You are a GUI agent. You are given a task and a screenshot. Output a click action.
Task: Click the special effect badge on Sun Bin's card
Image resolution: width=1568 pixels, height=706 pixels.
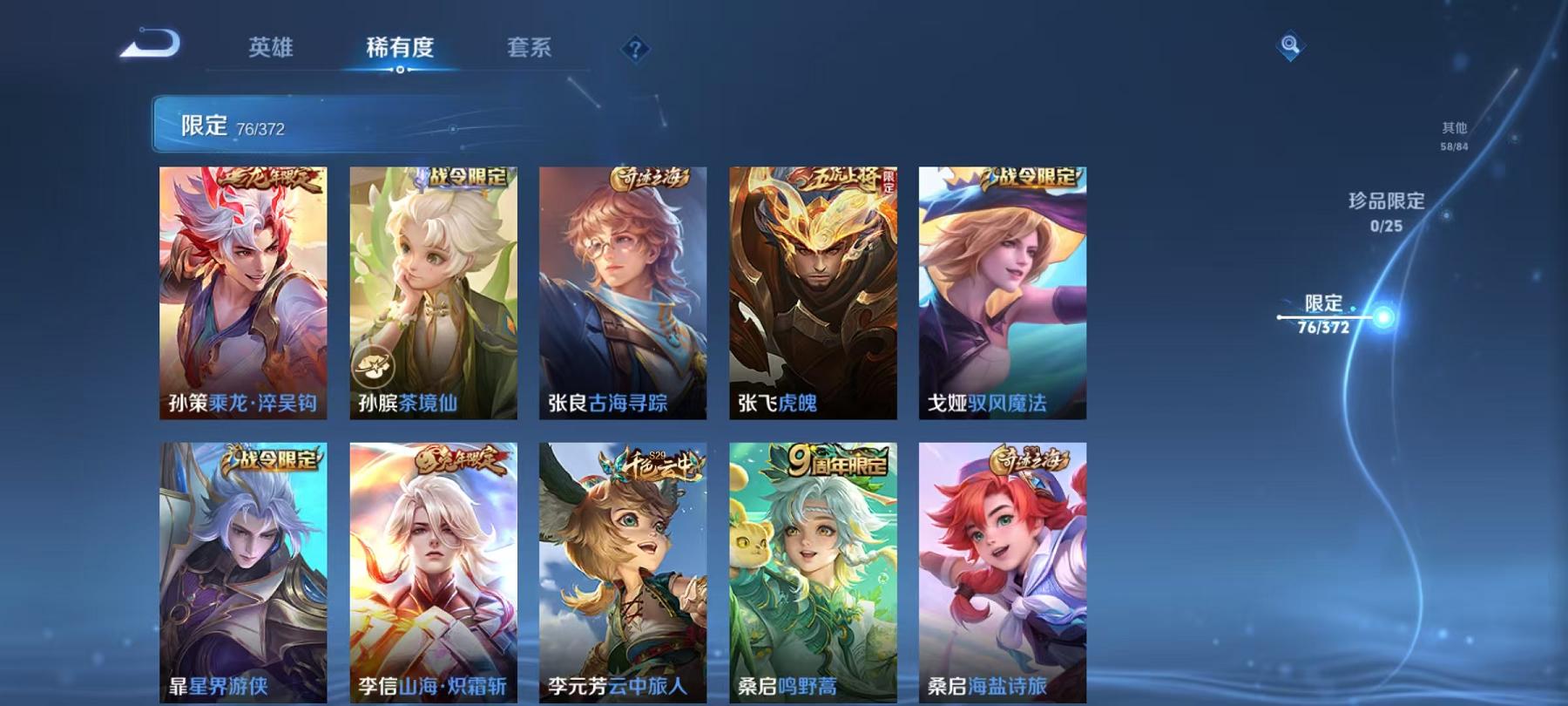(x=373, y=367)
